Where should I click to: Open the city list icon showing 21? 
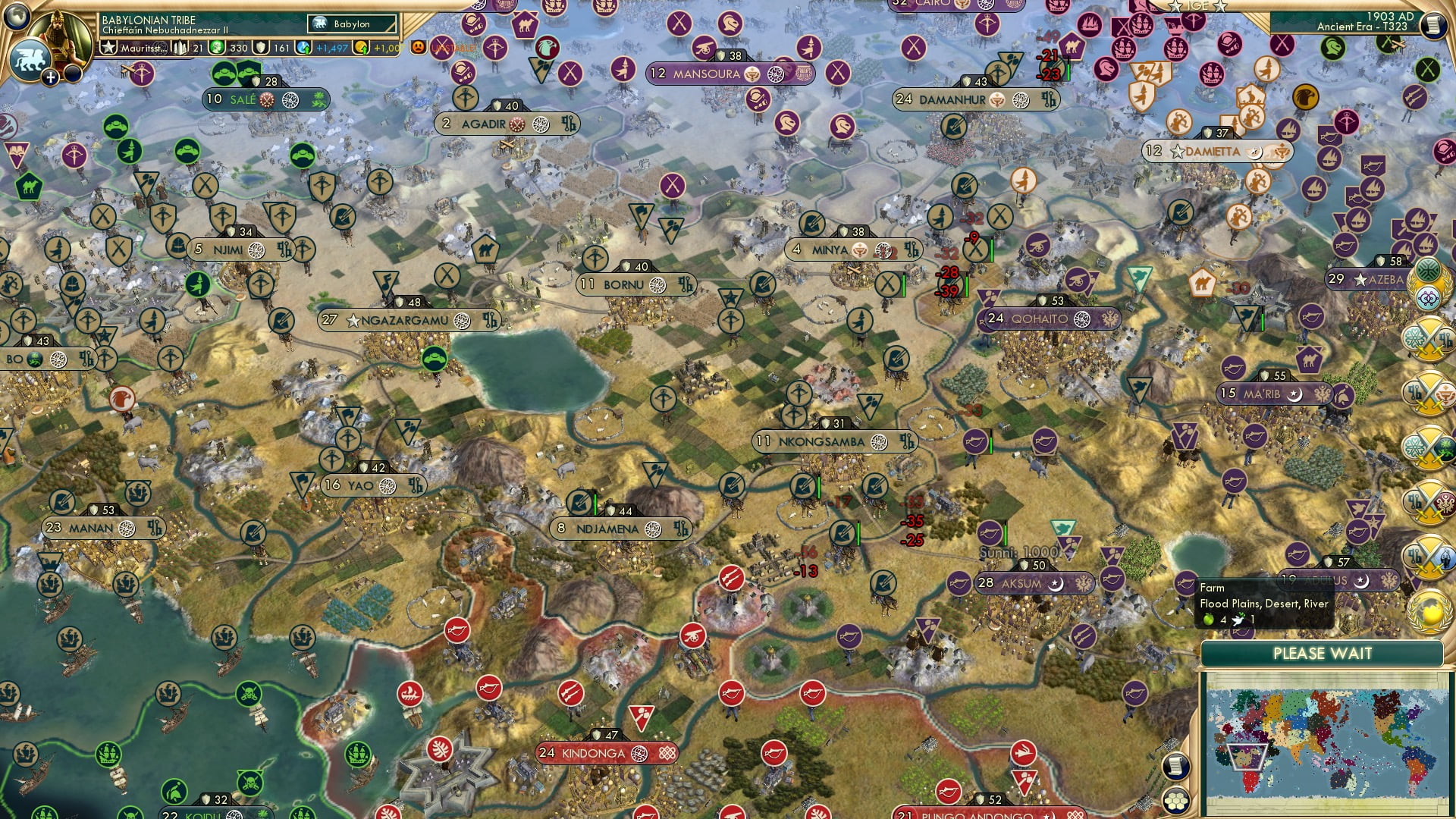(x=187, y=48)
